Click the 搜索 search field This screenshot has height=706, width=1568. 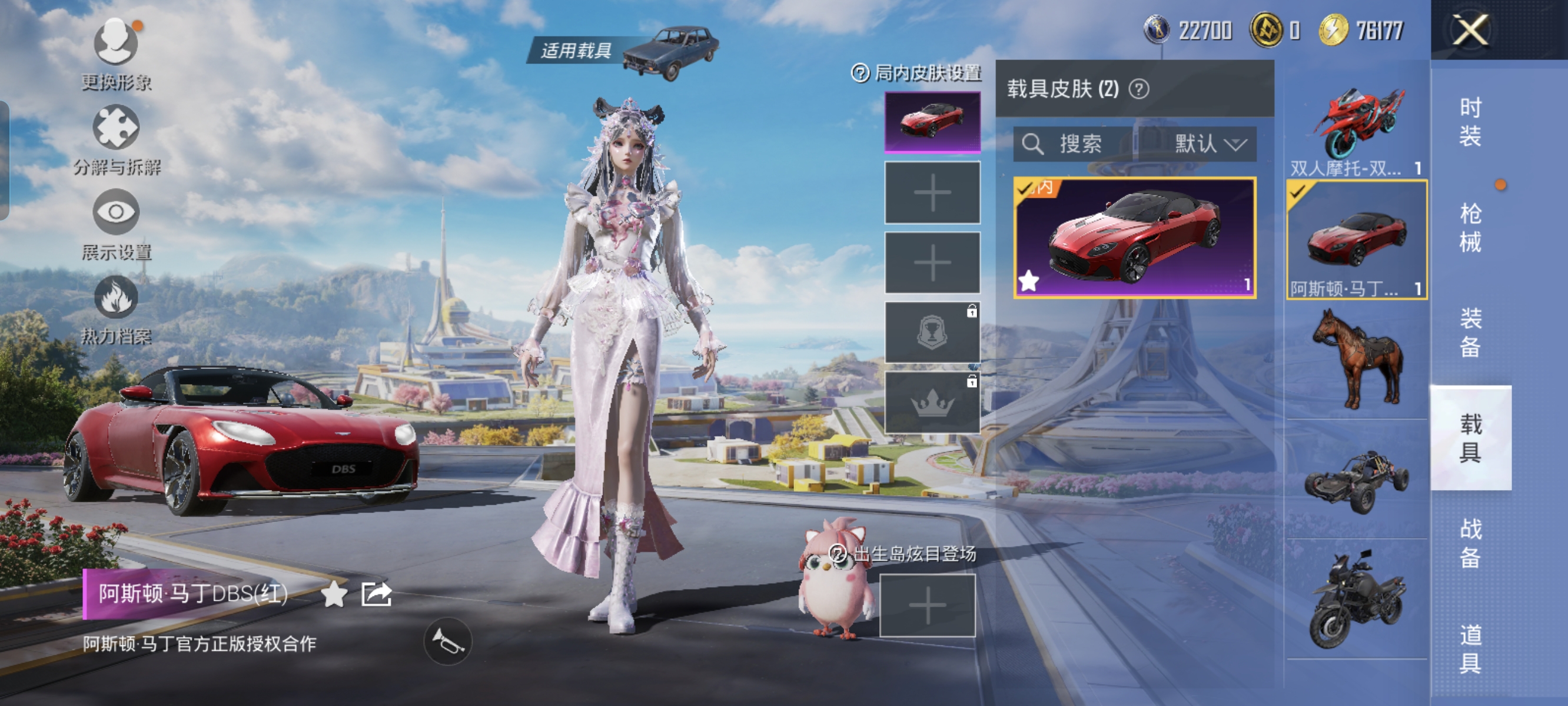tap(1074, 144)
